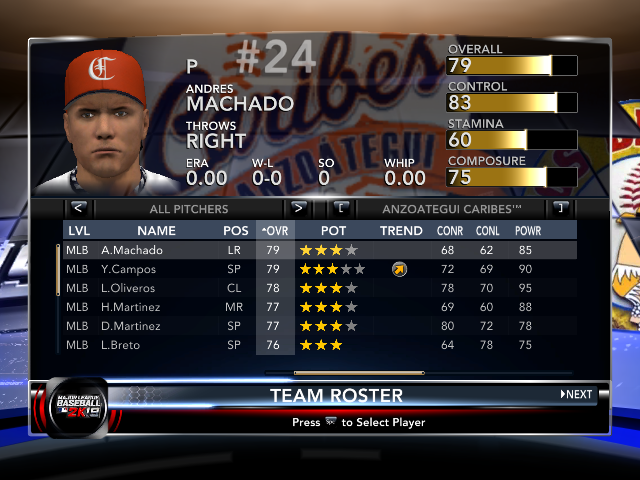640x480 pixels.
Task: Go to the NEXT roster page
Action: pos(576,395)
